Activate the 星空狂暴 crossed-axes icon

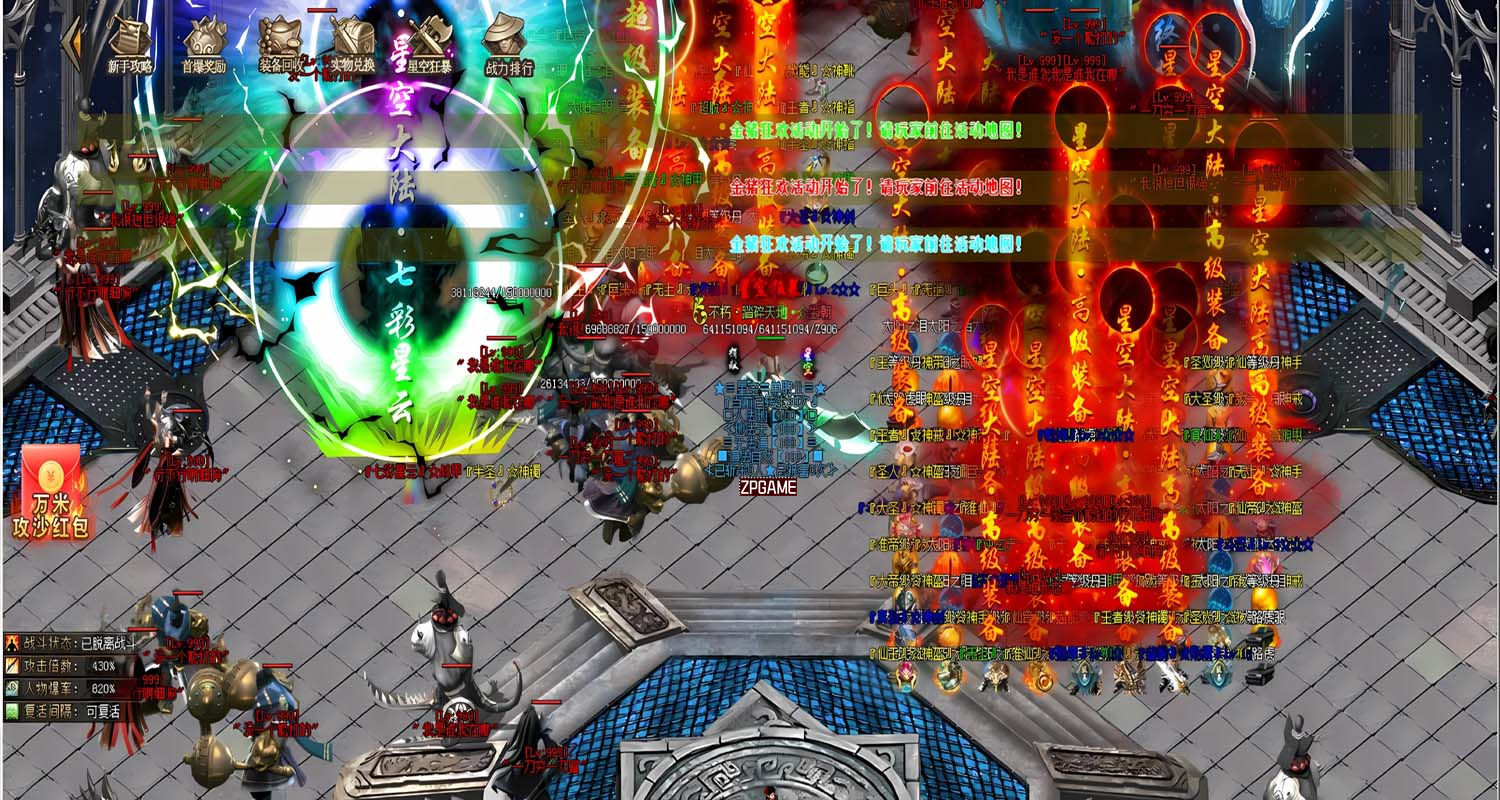pyautogui.click(x=431, y=44)
